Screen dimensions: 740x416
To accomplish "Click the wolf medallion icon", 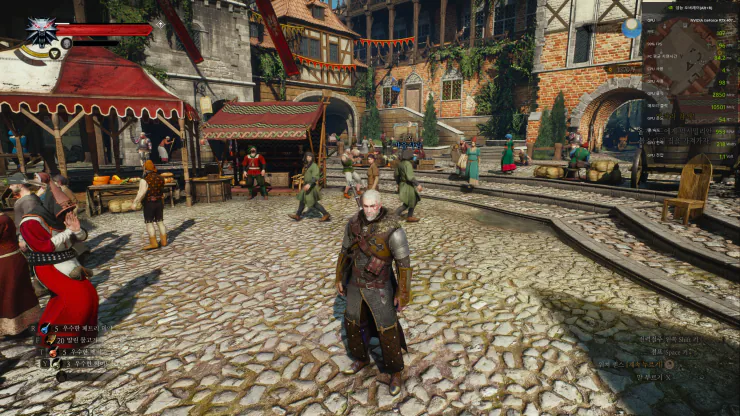I will click(41, 29).
